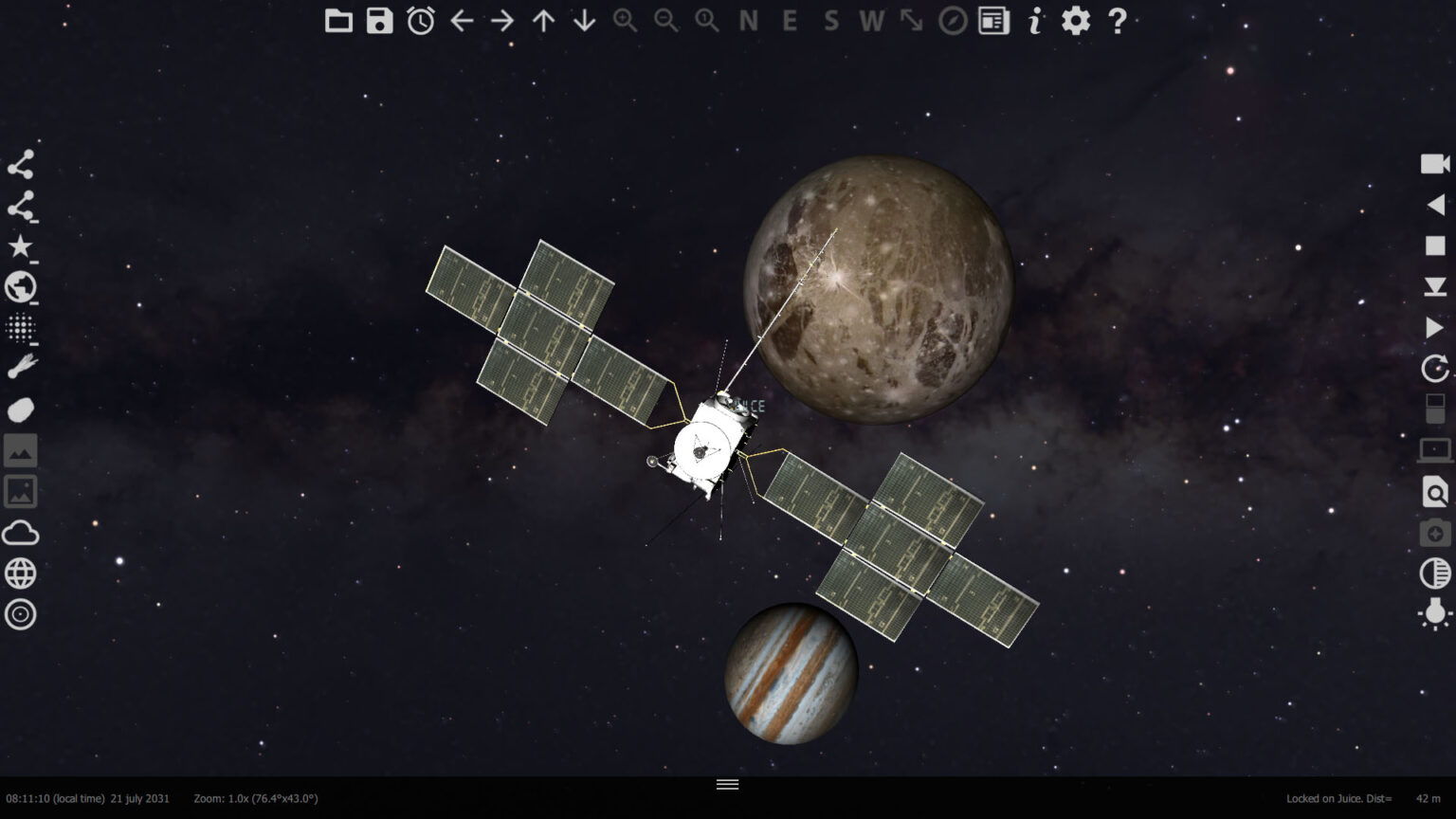Select the zoom in magnifier tool
Image resolution: width=1456 pixels, height=819 pixels.
pos(624,21)
